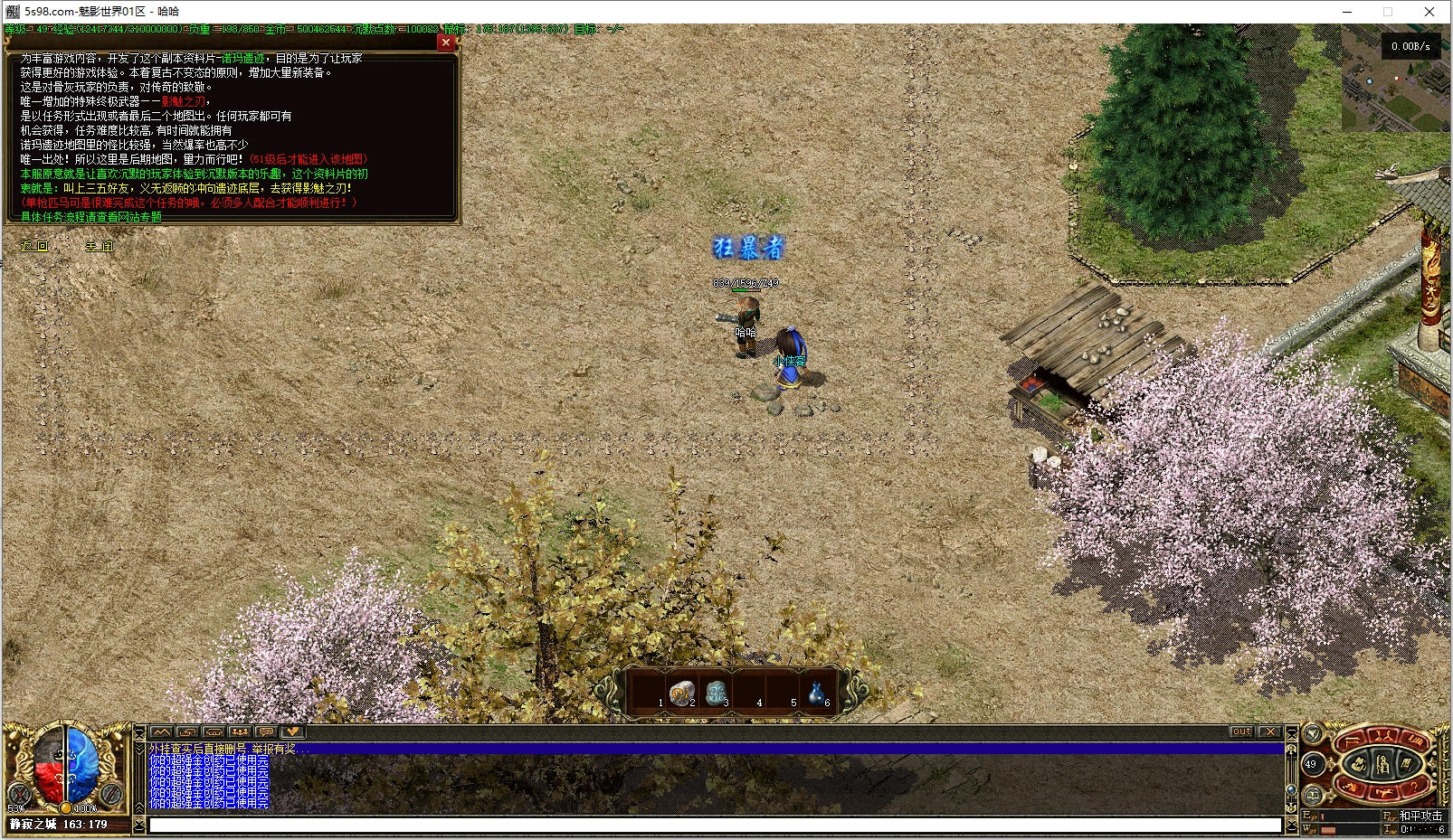The width and height of the screenshot is (1453, 840).
Task: Use the teal stone item in hotbar
Action: 715,694
